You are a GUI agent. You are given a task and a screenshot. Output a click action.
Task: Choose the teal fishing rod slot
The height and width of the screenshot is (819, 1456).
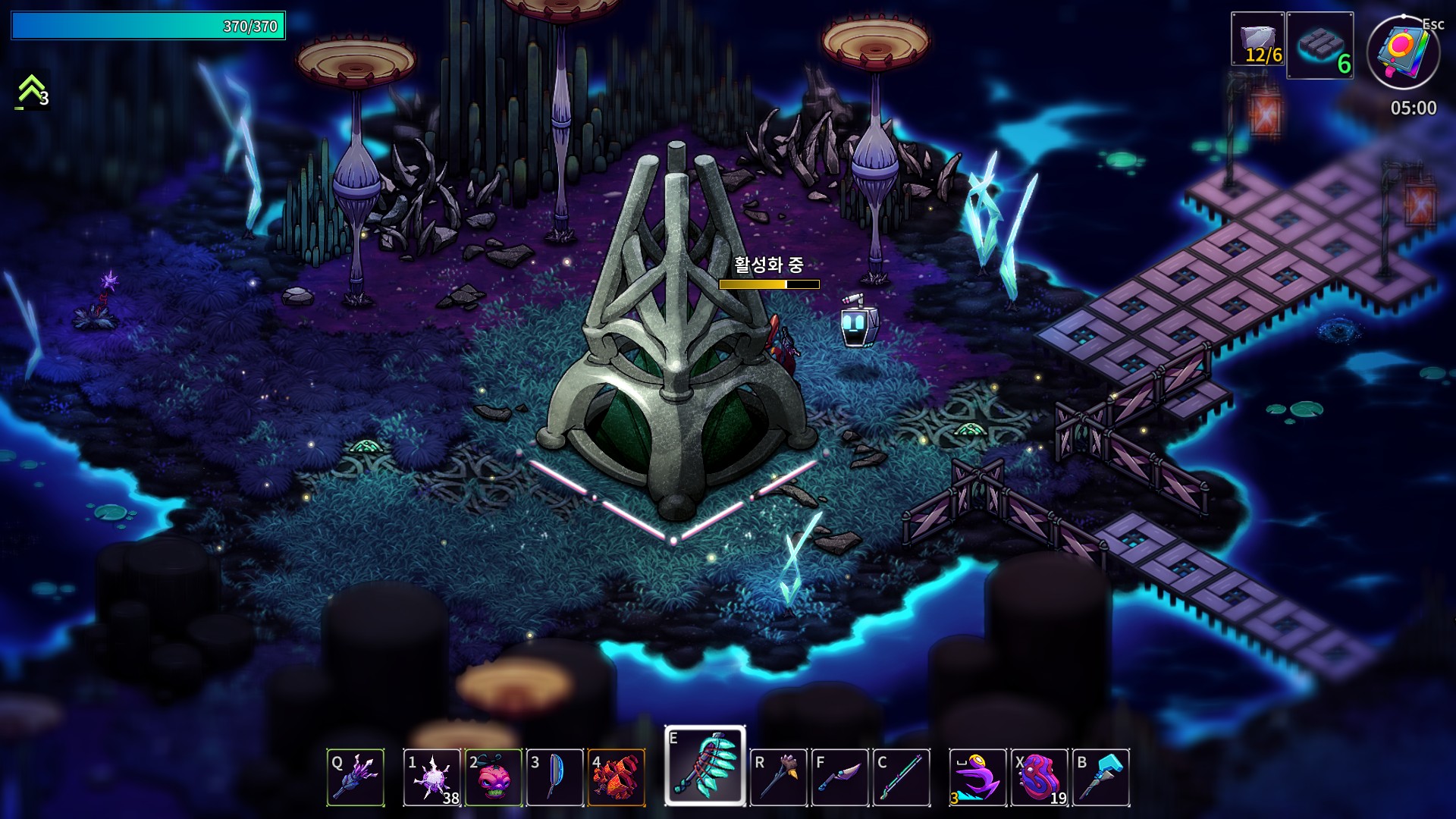[902, 777]
